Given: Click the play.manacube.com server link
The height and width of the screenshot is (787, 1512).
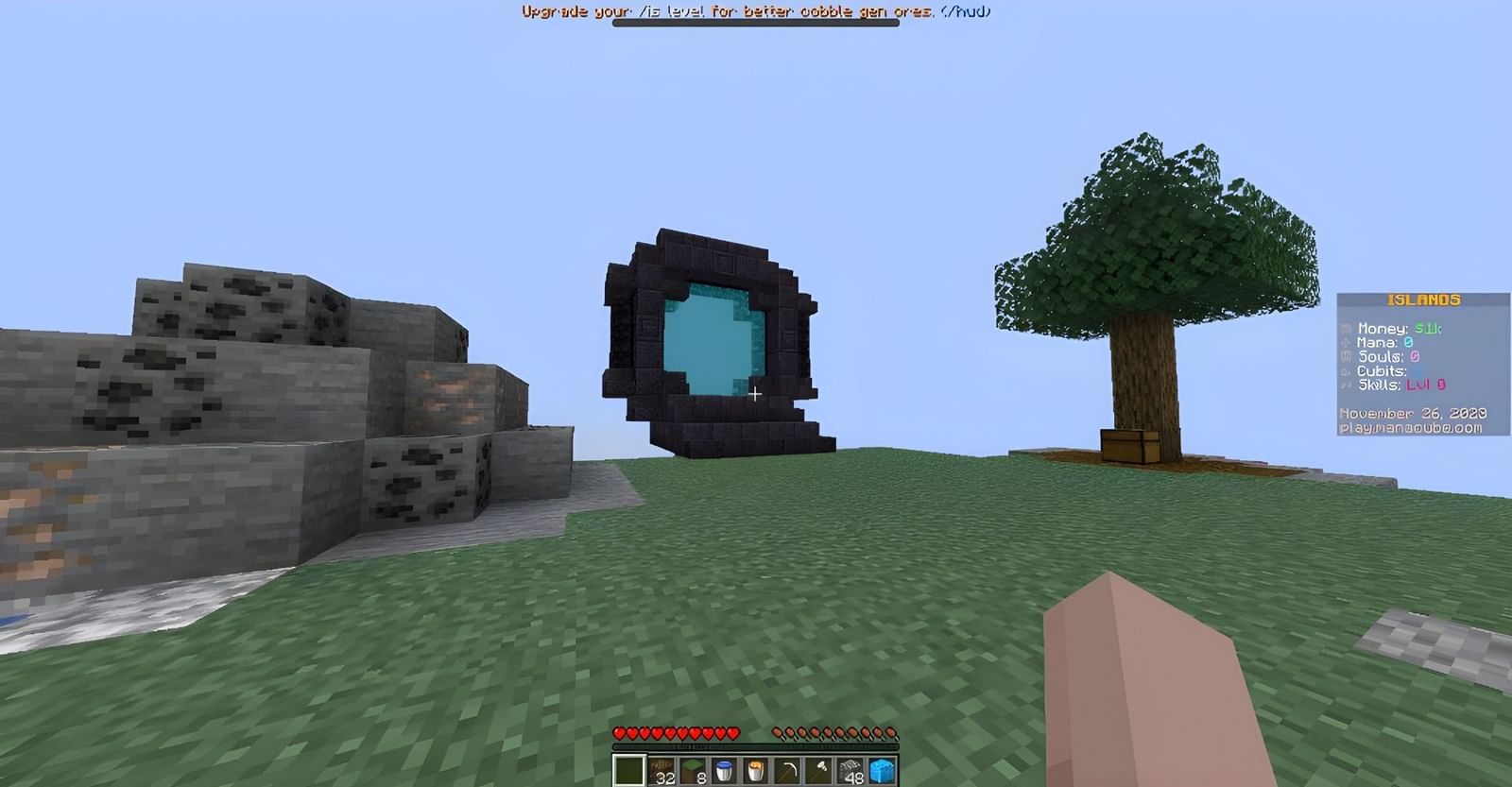Looking at the screenshot, I should pyautogui.click(x=1412, y=427).
